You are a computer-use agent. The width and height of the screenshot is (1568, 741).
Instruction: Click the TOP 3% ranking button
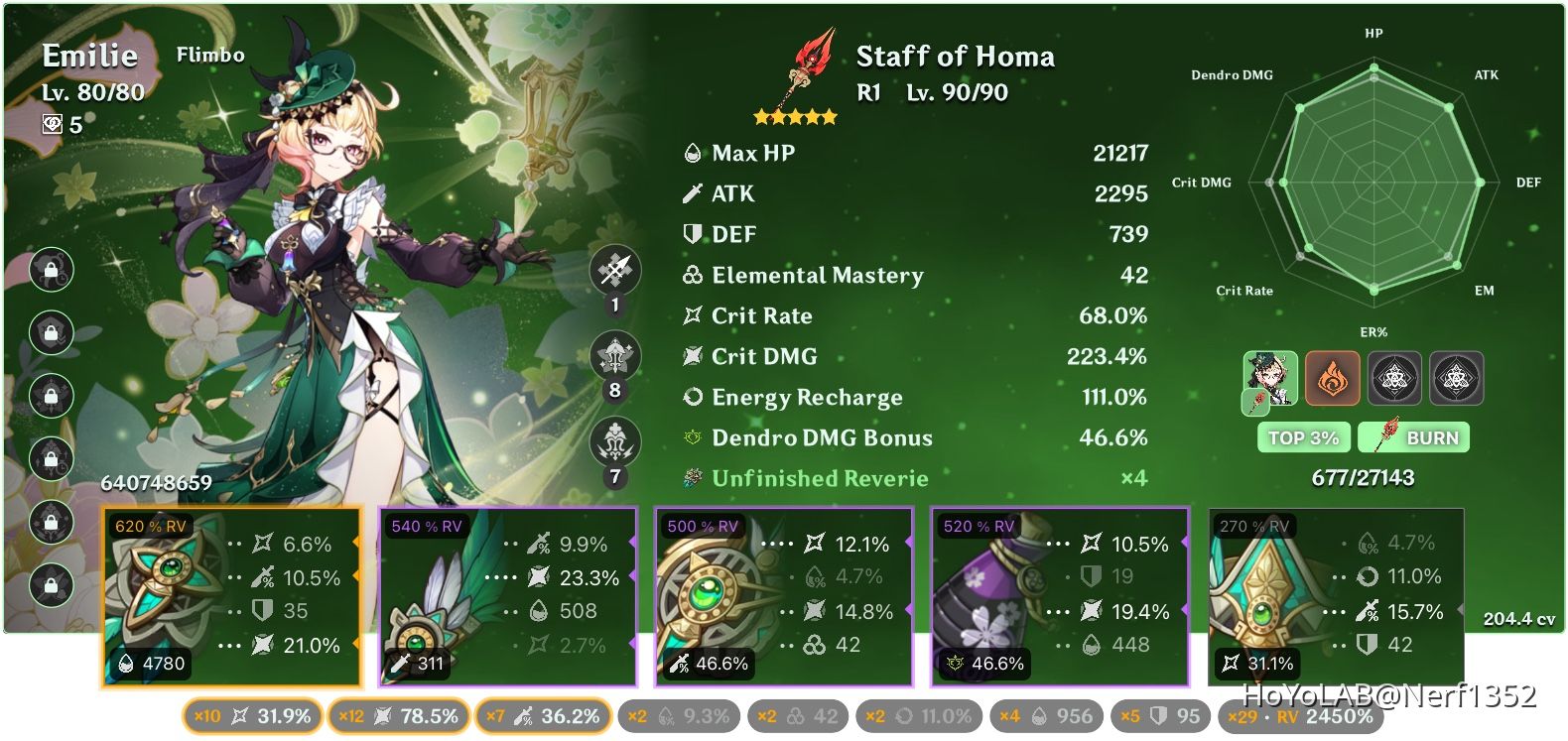coord(1303,437)
